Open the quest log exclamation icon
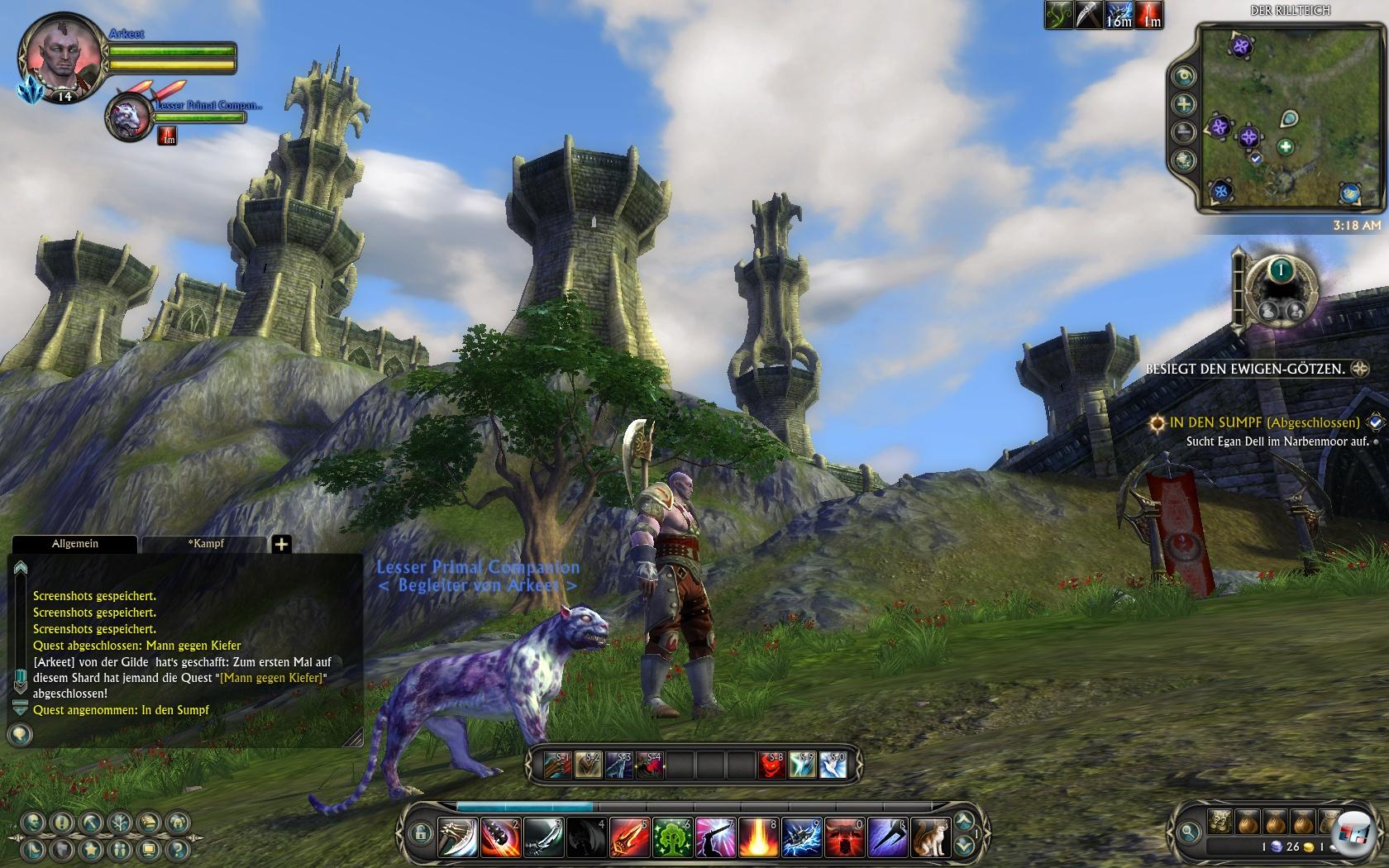 (61, 823)
